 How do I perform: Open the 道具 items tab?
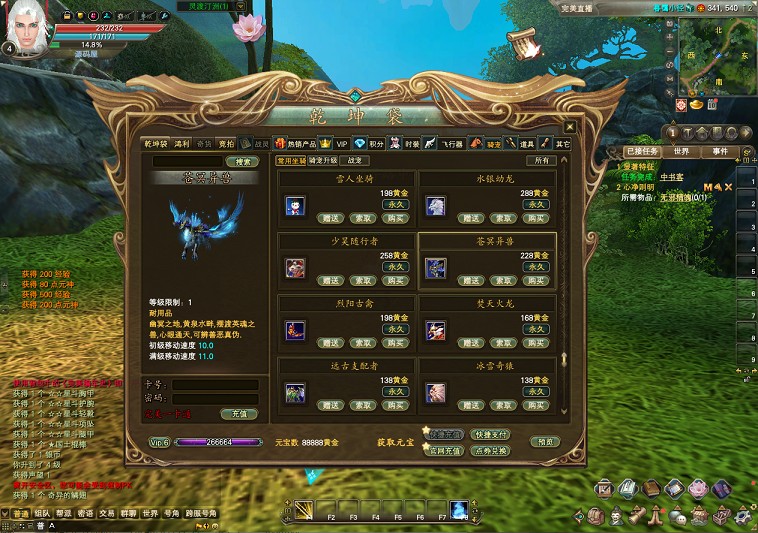[526, 144]
